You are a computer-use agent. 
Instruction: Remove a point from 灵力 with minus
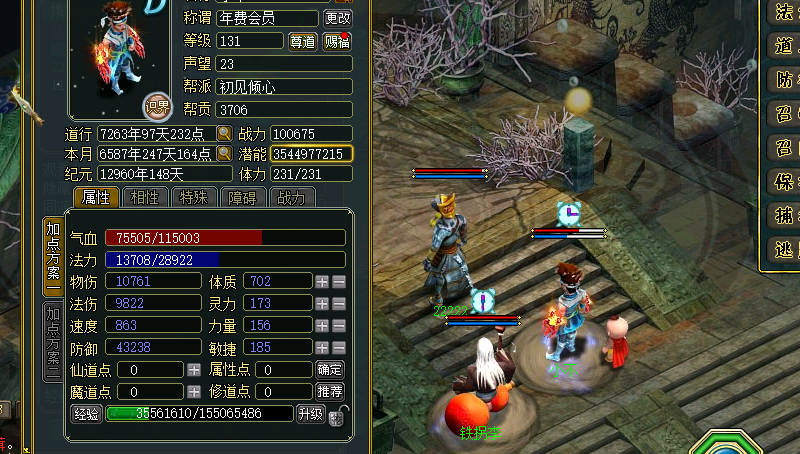tap(339, 303)
